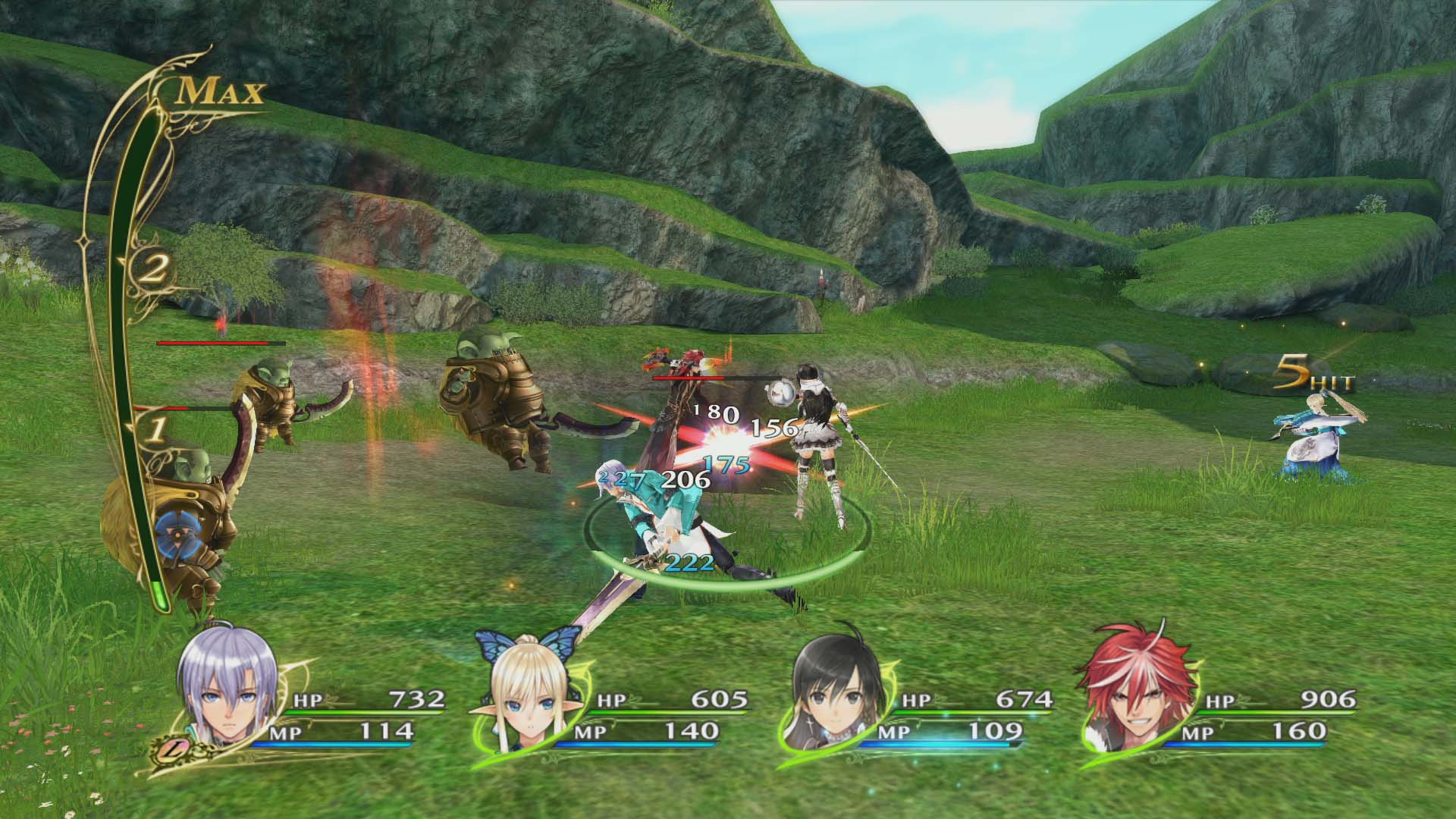Click the red damage number 180 popup
Image resolution: width=1456 pixels, height=819 pixels.
click(714, 413)
